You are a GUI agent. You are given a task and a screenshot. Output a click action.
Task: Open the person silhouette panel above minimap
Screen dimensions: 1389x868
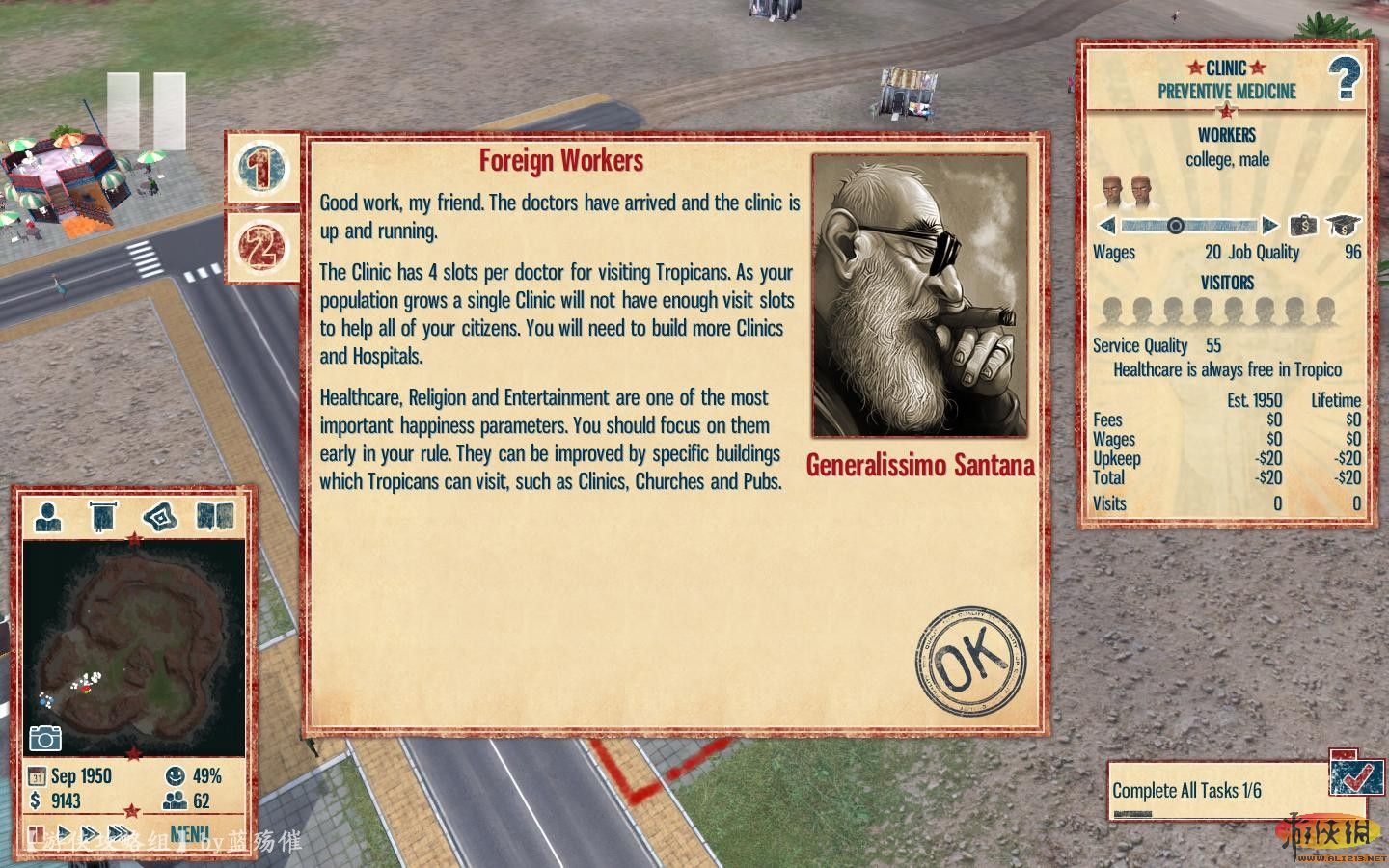click(47, 516)
